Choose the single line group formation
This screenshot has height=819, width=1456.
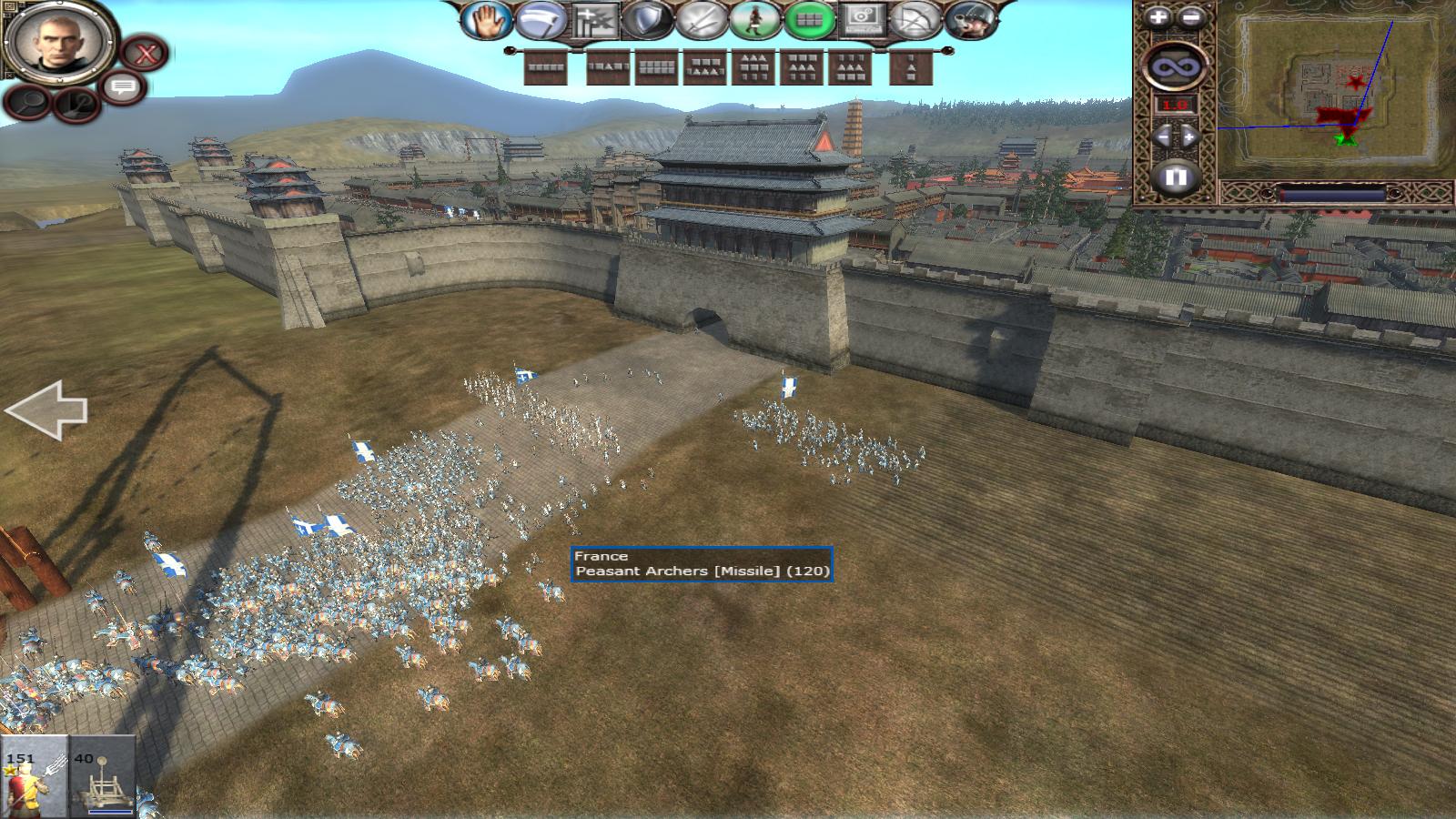546,67
